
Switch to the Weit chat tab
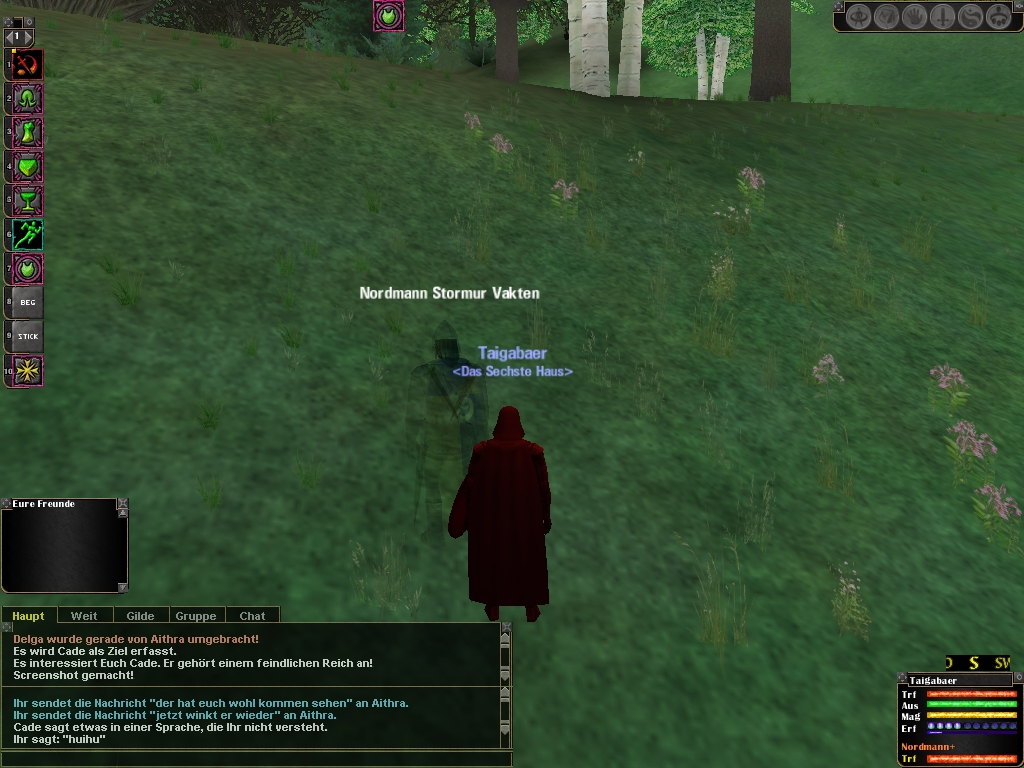[84, 616]
